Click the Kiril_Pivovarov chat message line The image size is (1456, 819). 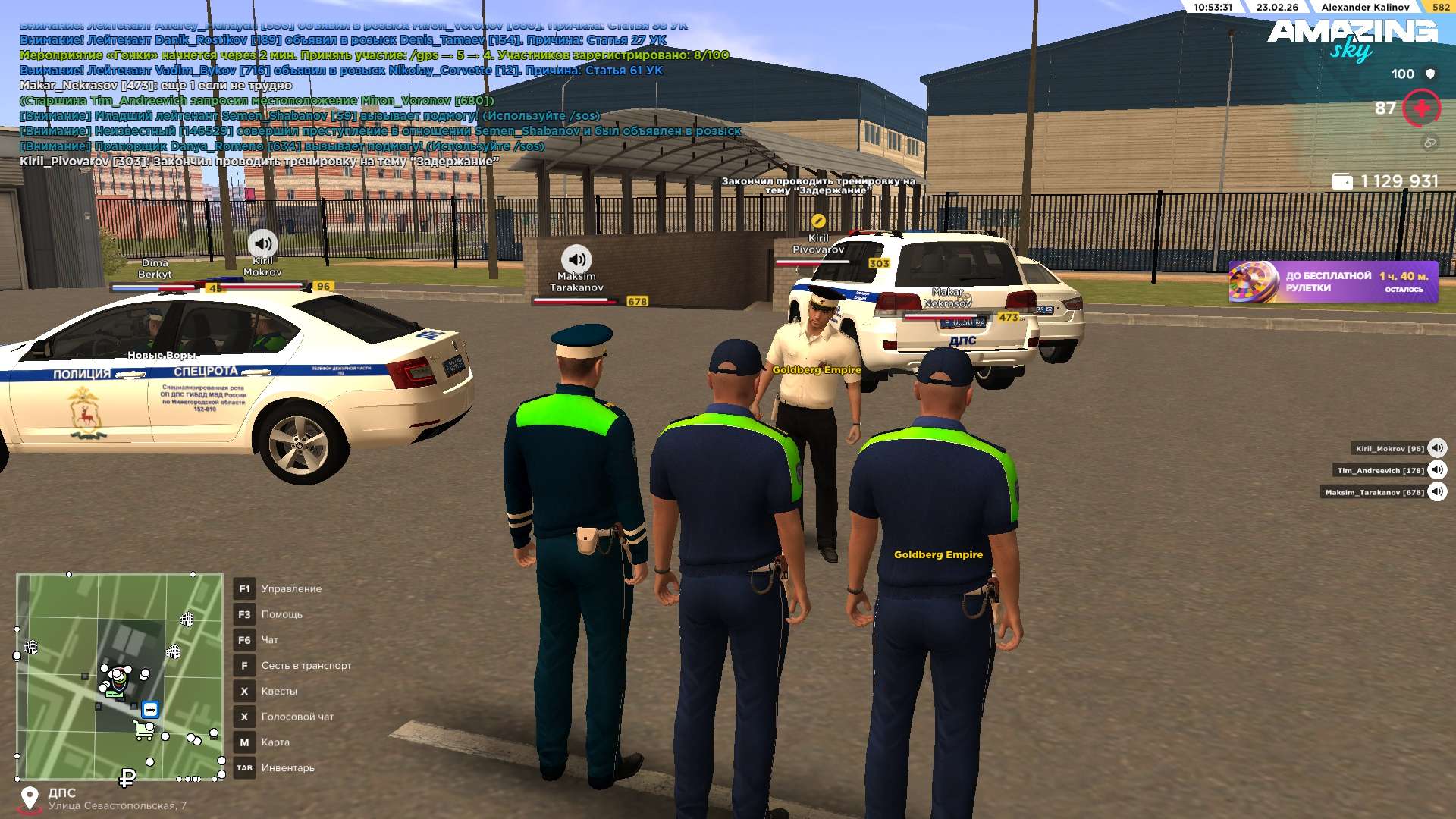(259, 162)
